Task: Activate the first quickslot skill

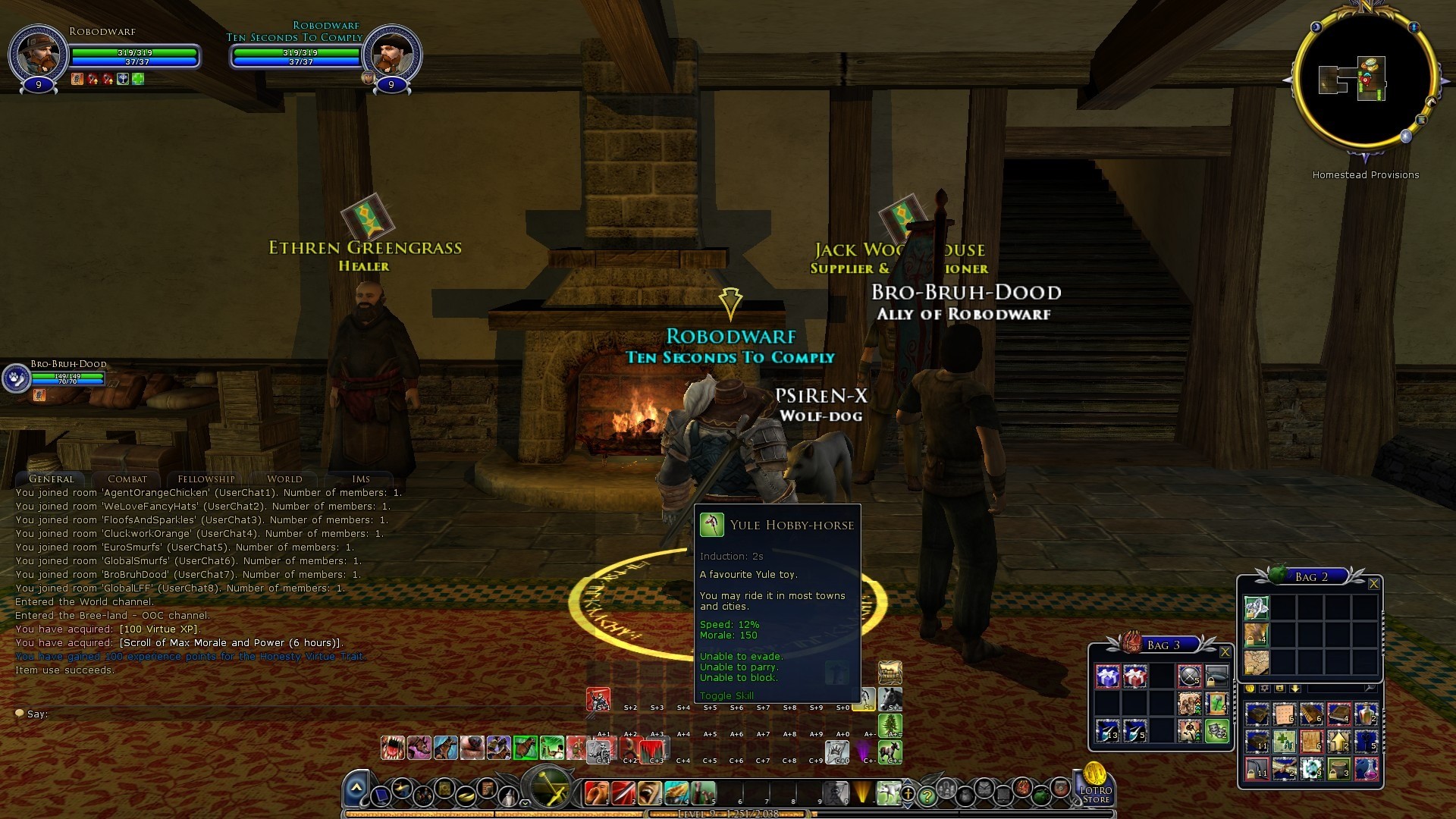Action: [x=598, y=792]
